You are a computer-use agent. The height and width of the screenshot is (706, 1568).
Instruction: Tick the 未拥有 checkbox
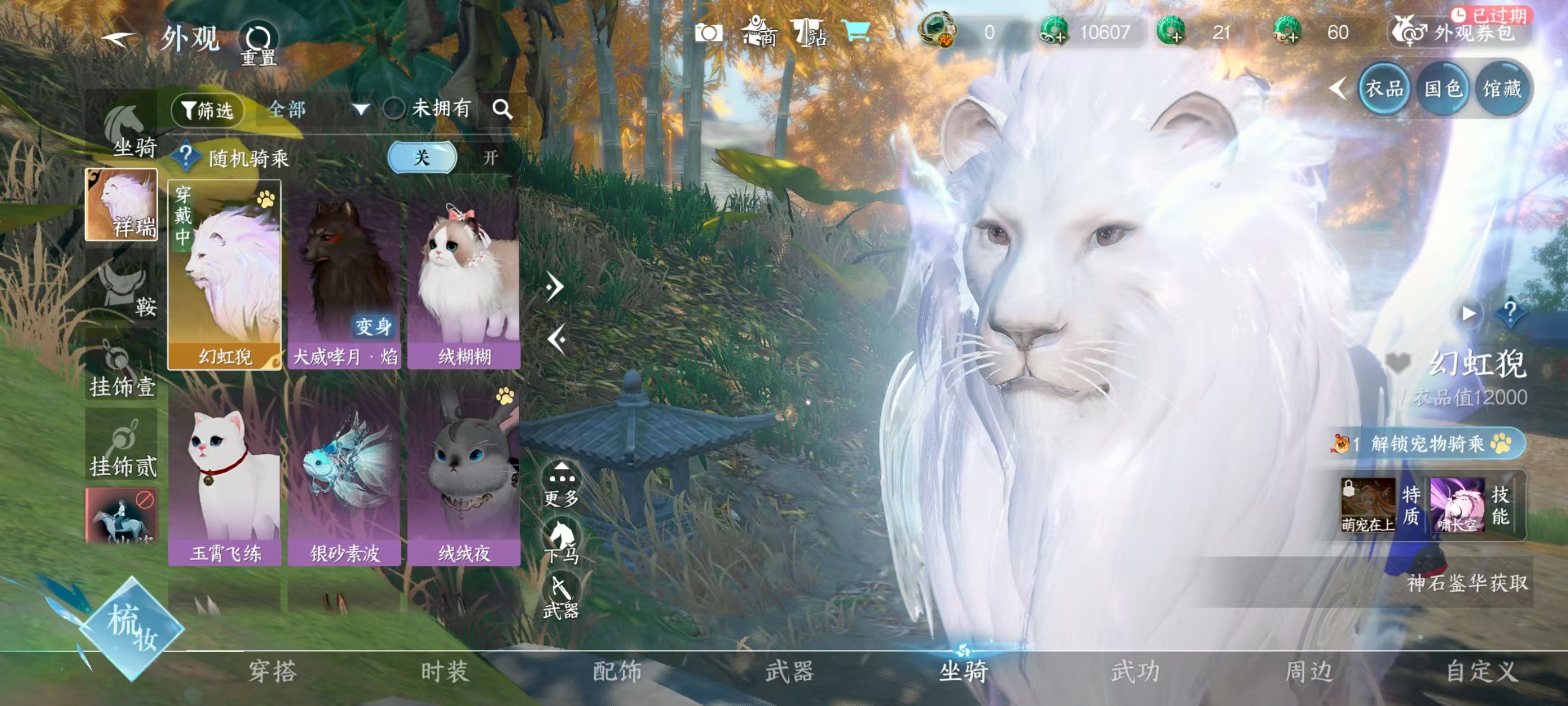point(394,110)
